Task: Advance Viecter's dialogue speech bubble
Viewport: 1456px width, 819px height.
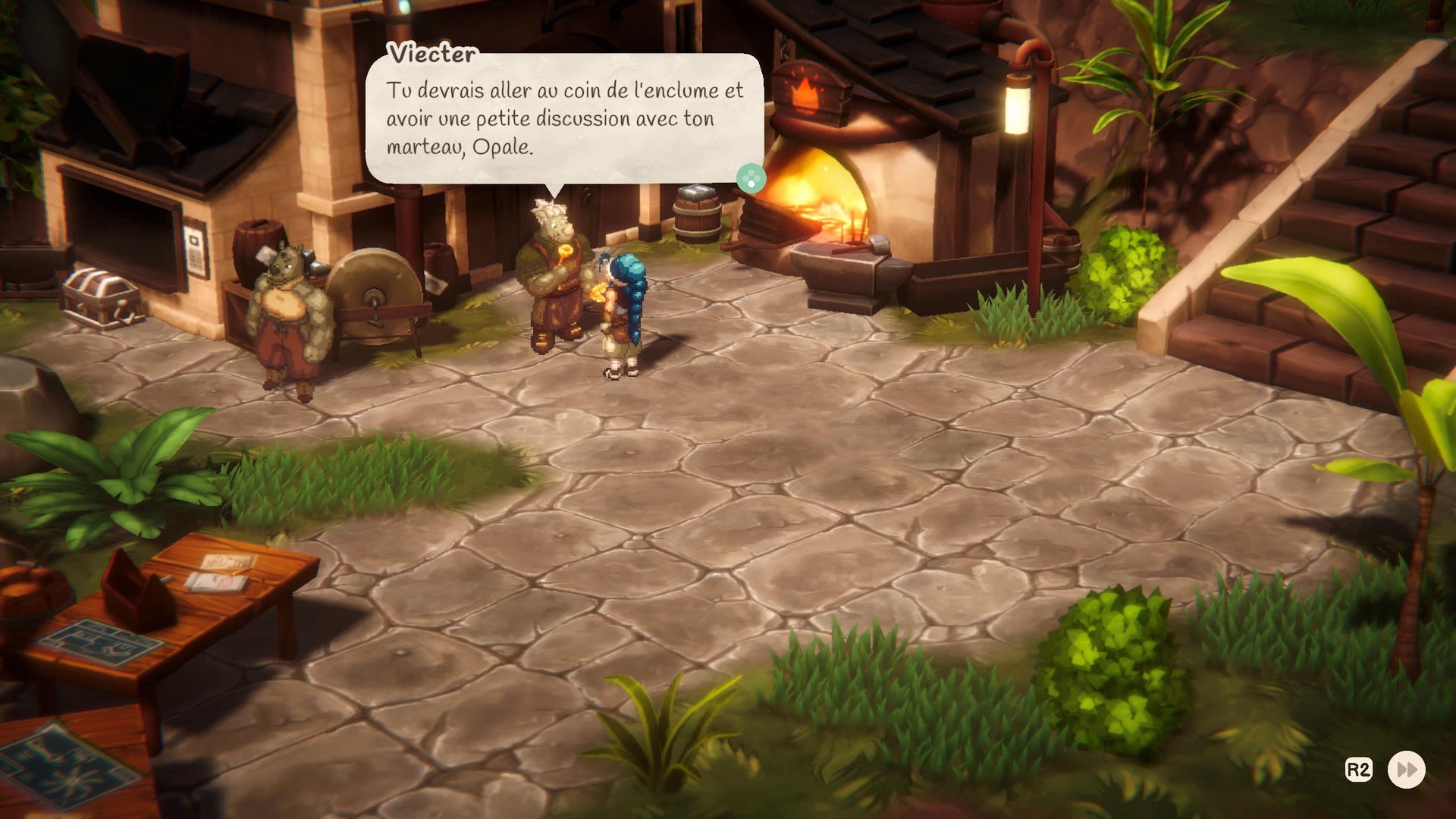Action: (564, 118)
